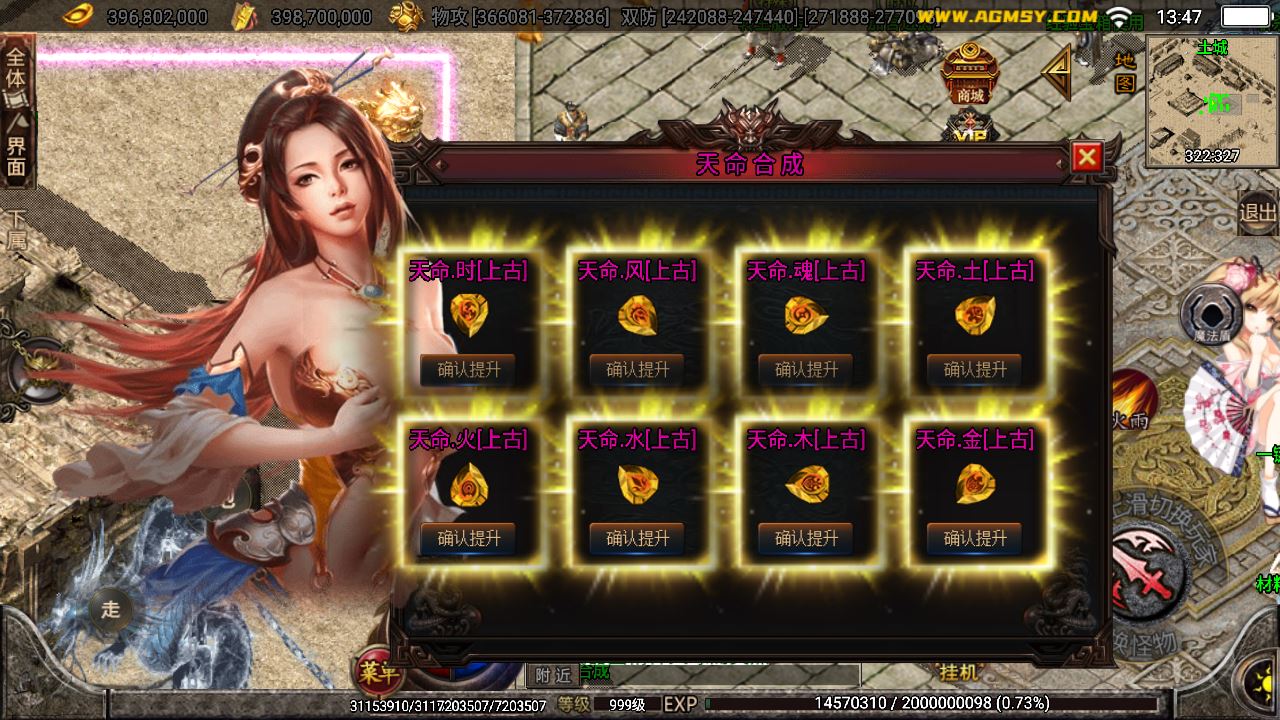1280x720 pixels.
Task: Select the 天命.时 rune icon
Action: click(x=468, y=314)
